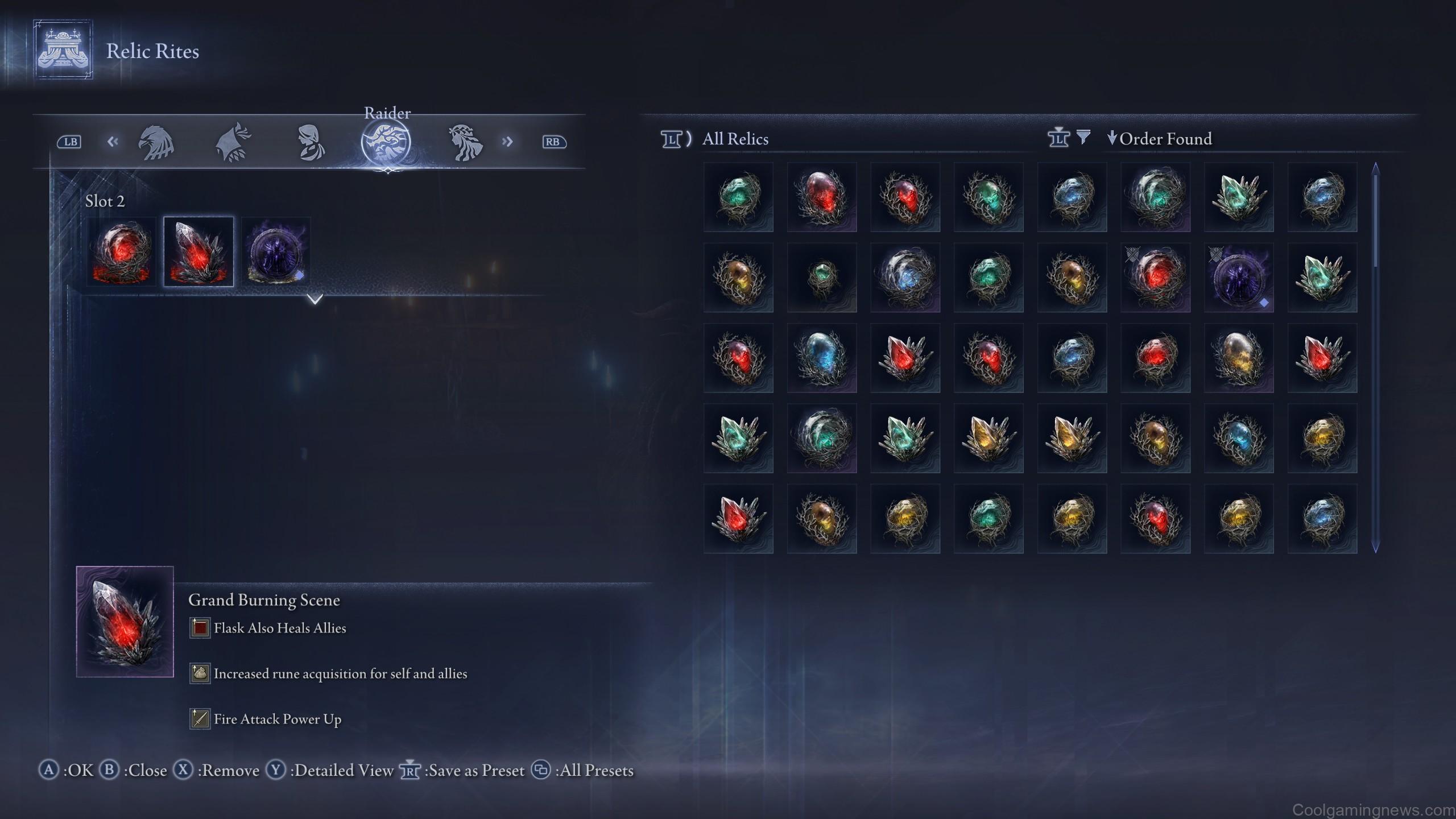Toggle the LB bumper tab indicator
The width and height of the screenshot is (1456, 819).
69,142
